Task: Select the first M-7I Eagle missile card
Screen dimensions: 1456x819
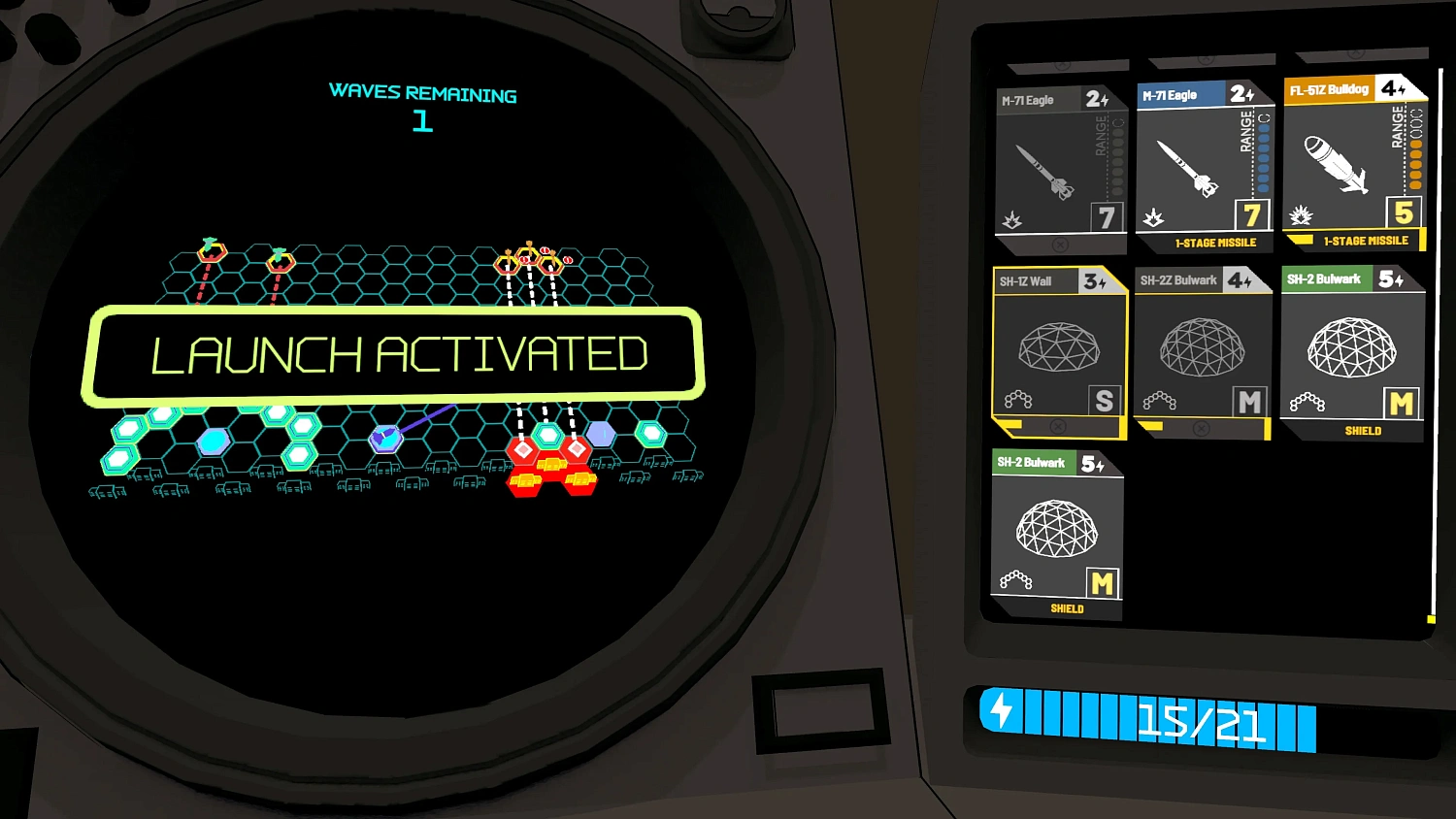Action: (x=1058, y=160)
